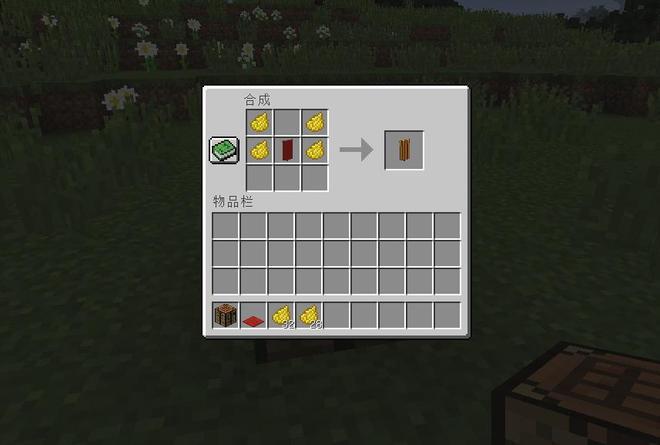Pick up the red banner in the crafting grid
660x445 pixels.
pyautogui.click(x=287, y=150)
